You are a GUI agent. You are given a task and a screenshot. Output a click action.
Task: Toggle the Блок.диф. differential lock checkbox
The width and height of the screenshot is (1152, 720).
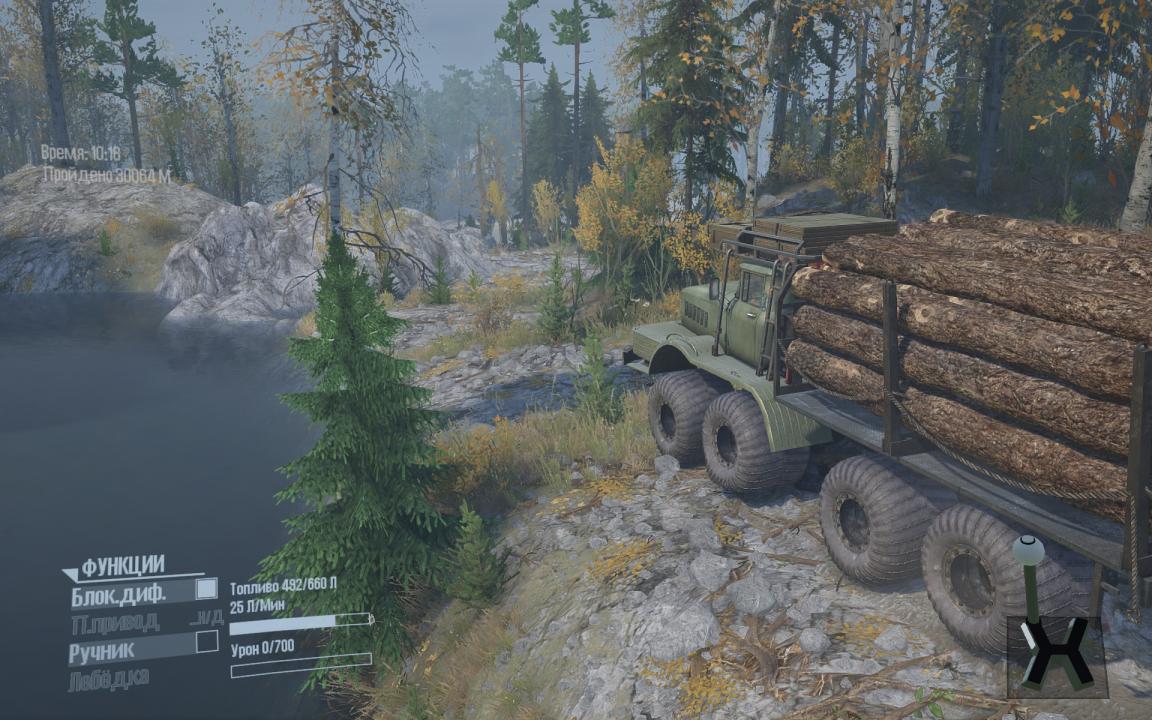click(x=206, y=589)
